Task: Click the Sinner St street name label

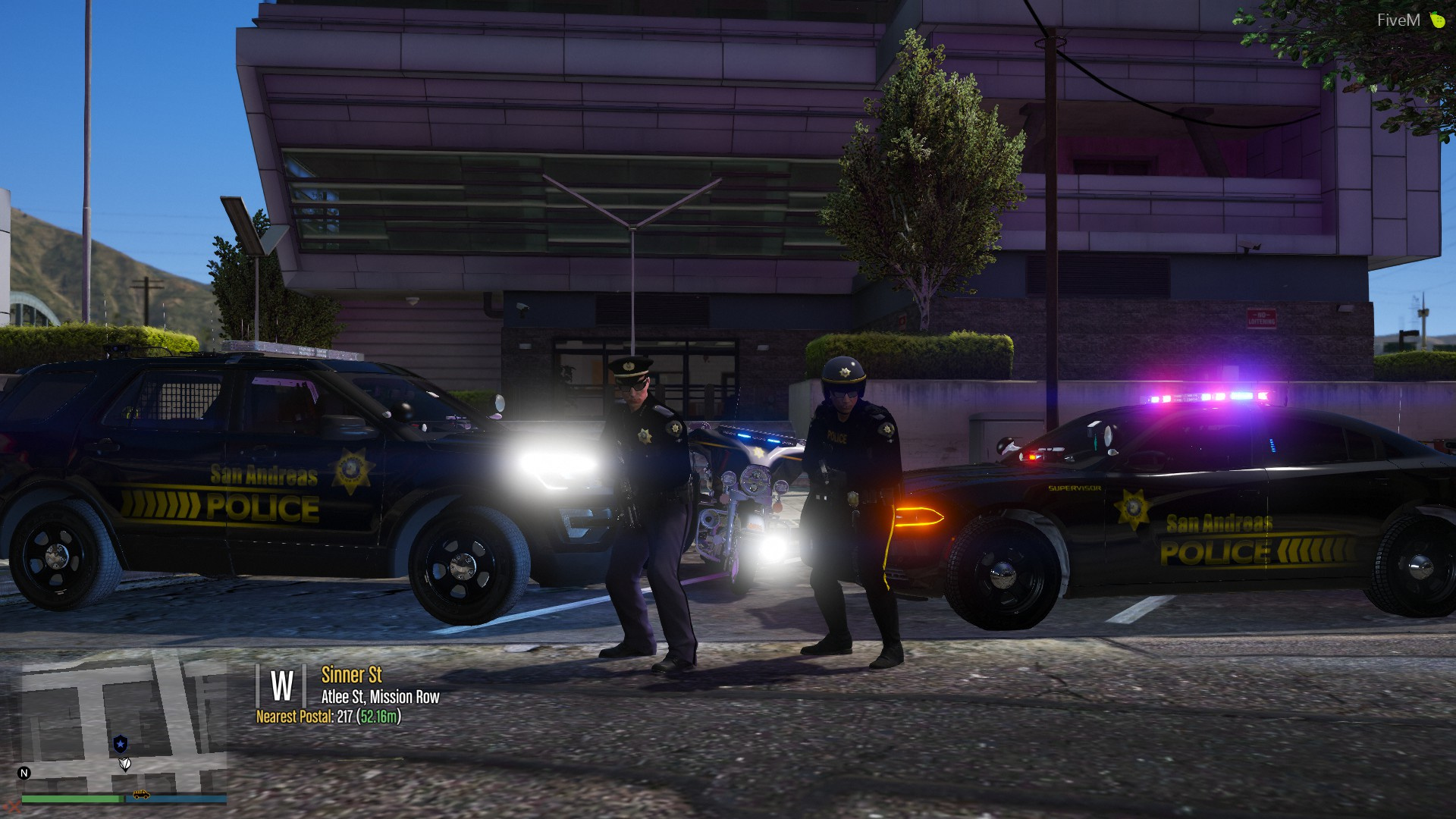Action: pyautogui.click(x=353, y=676)
